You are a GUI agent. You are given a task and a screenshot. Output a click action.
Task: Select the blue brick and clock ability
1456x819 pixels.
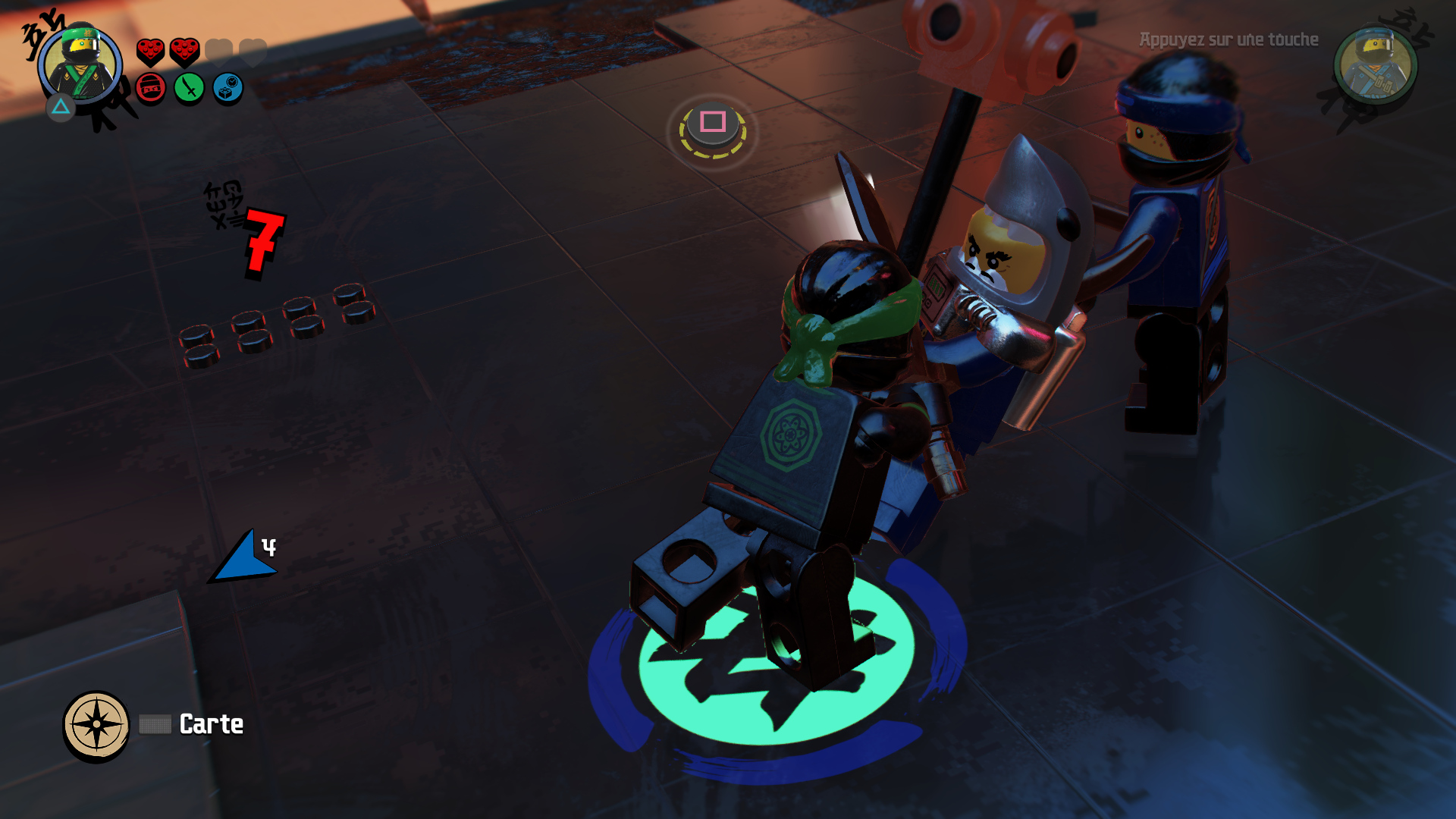click(x=227, y=89)
